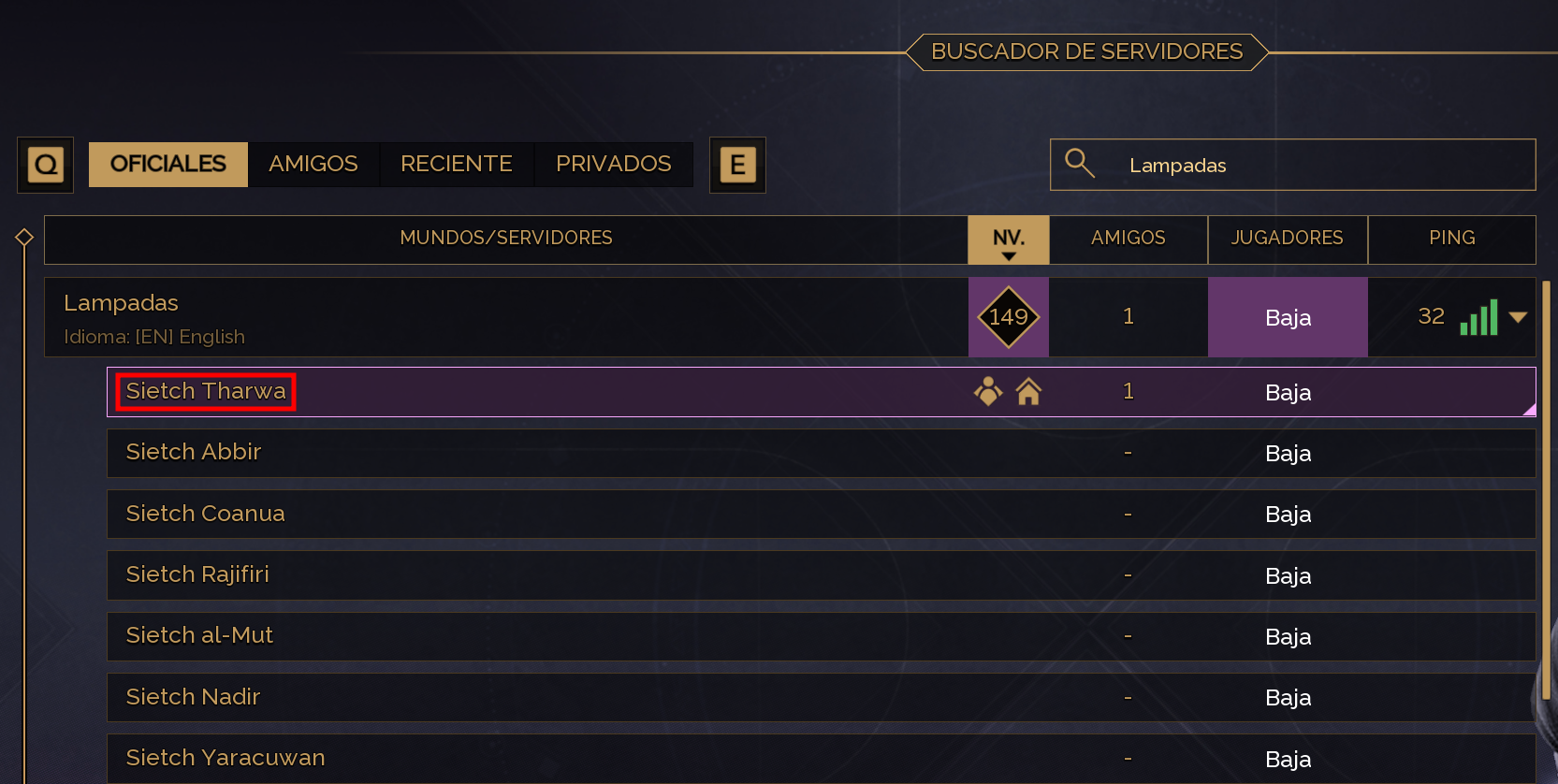
Task: Switch to the PRIVADOS tab
Action: [x=613, y=164]
